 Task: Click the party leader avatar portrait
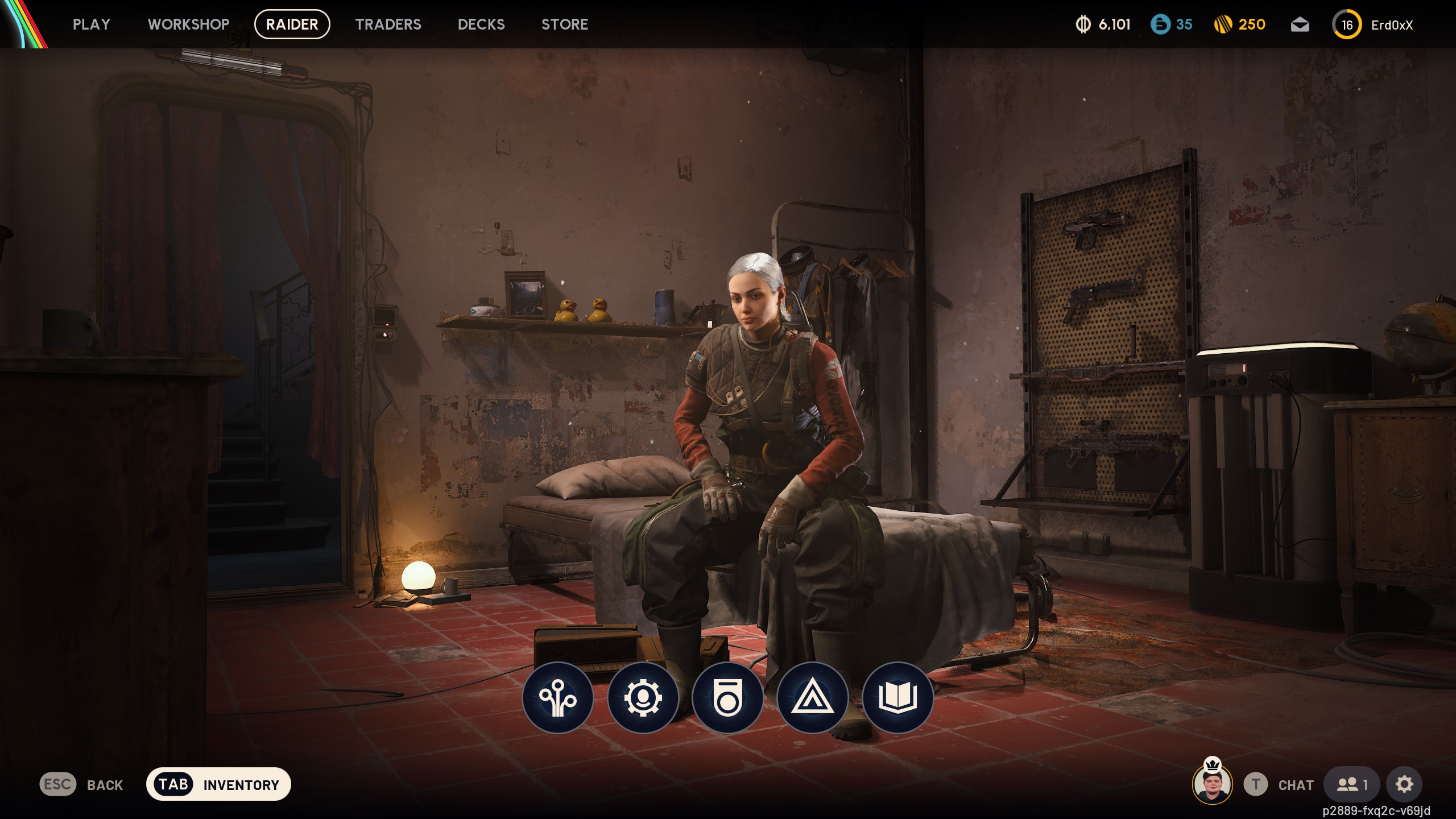pos(1212,784)
